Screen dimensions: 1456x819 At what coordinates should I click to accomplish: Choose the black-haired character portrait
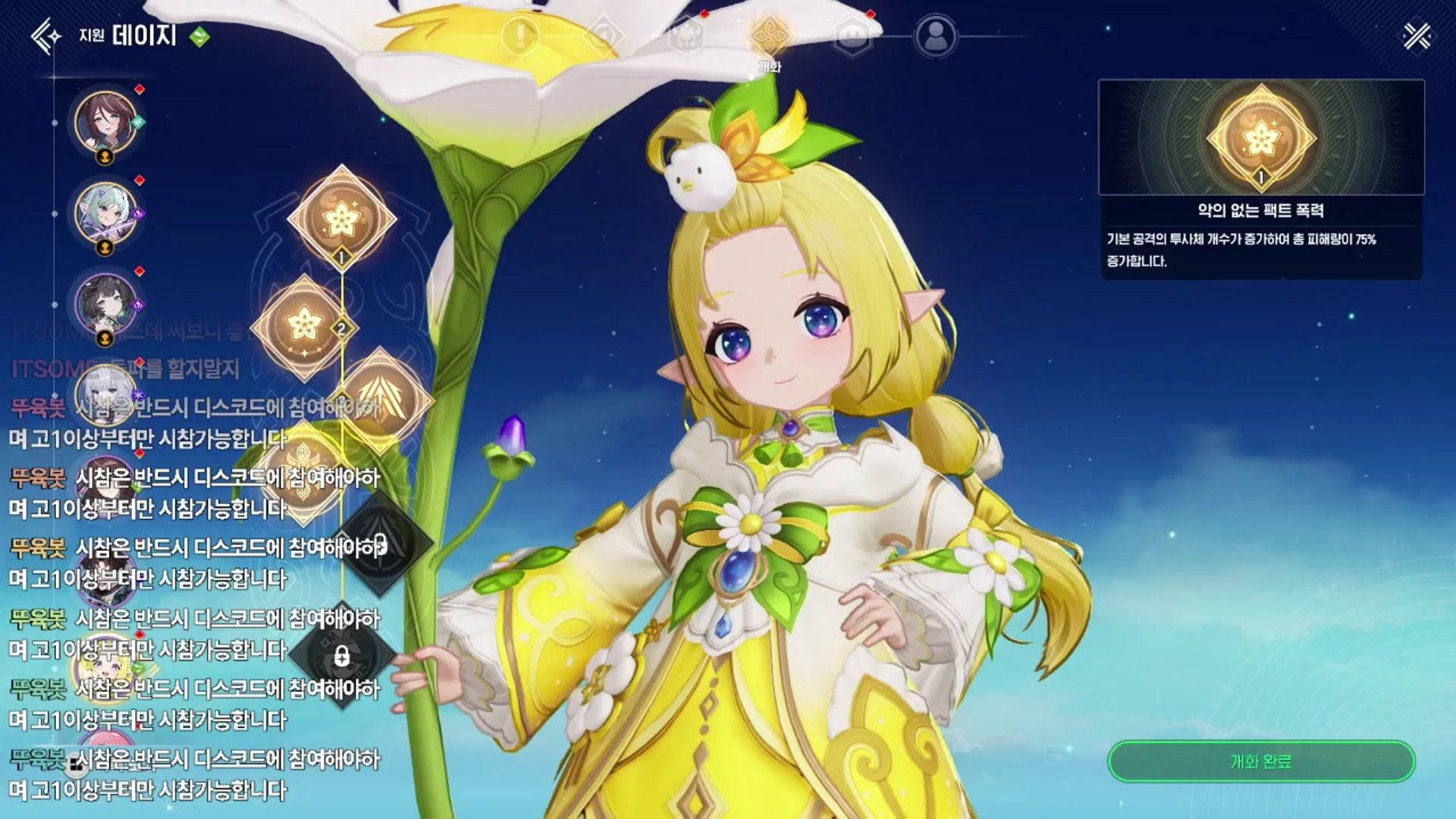pyautogui.click(x=106, y=303)
